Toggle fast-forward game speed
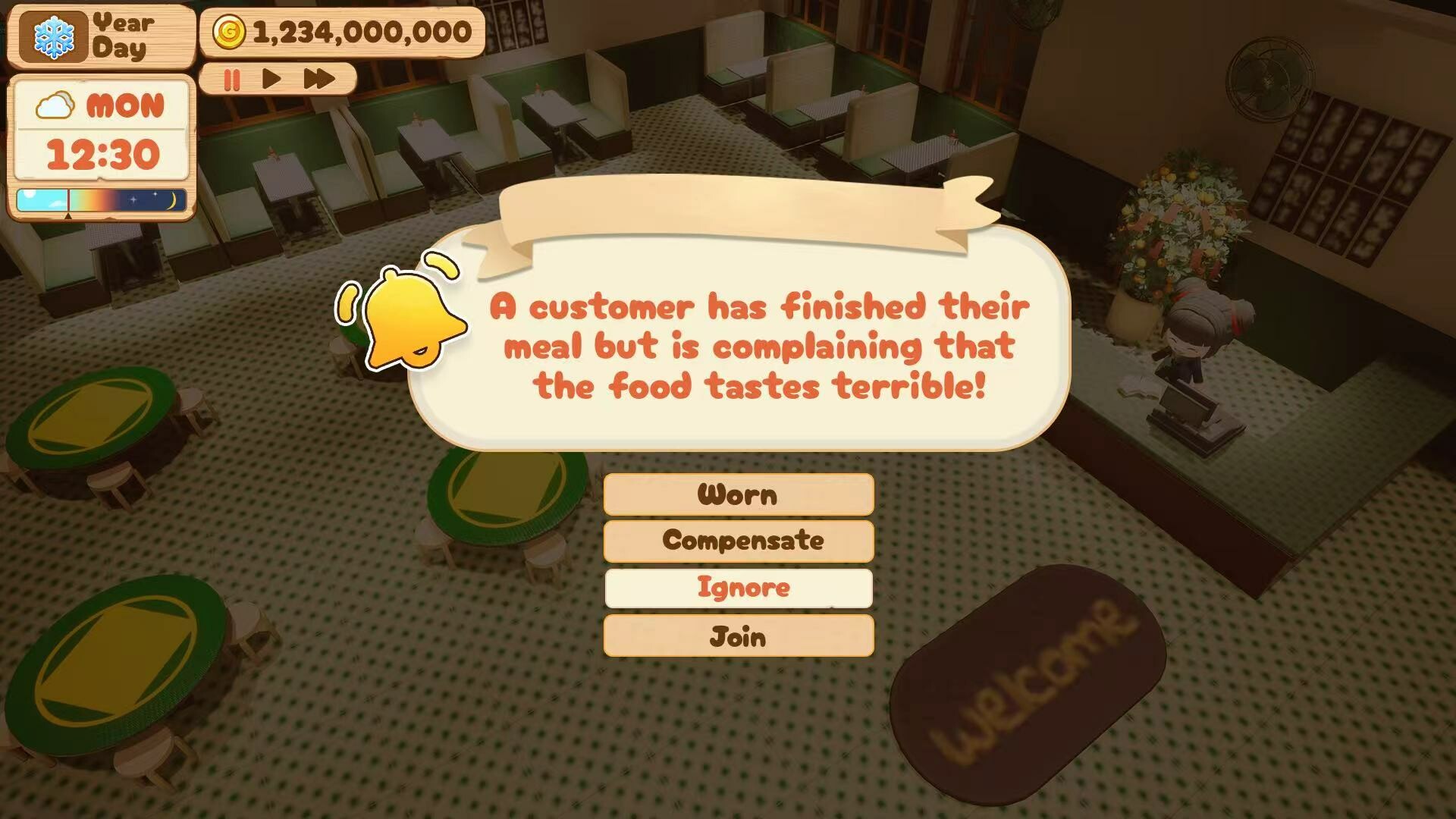The width and height of the screenshot is (1456, 819). (318, 79)
